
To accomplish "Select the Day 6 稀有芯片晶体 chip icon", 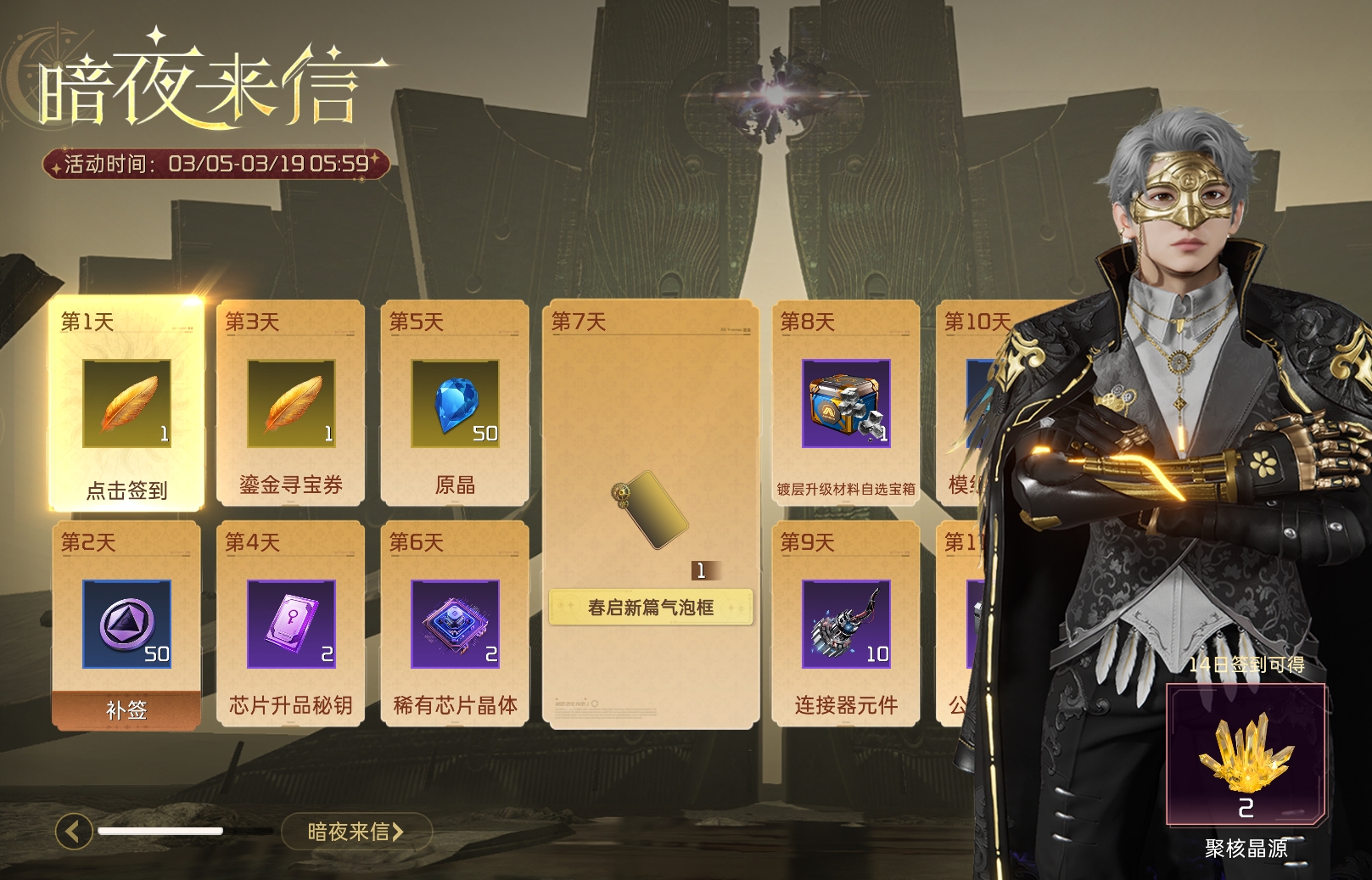I will pos(455,625).
